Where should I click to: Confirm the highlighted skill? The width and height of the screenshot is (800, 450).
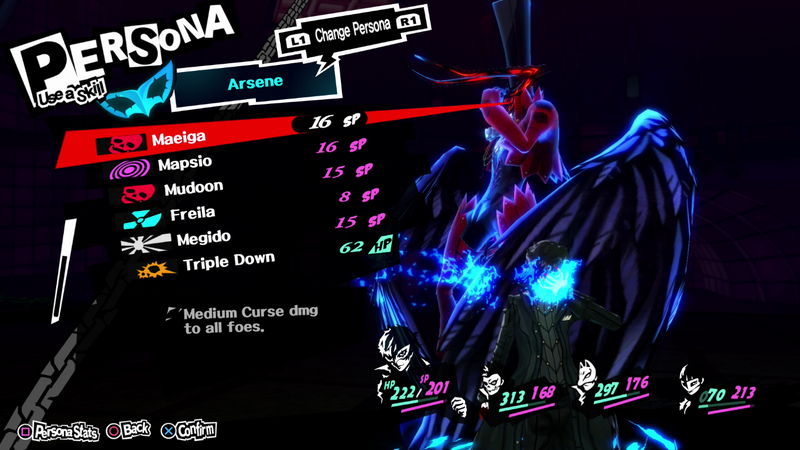(x=188, y=432)
